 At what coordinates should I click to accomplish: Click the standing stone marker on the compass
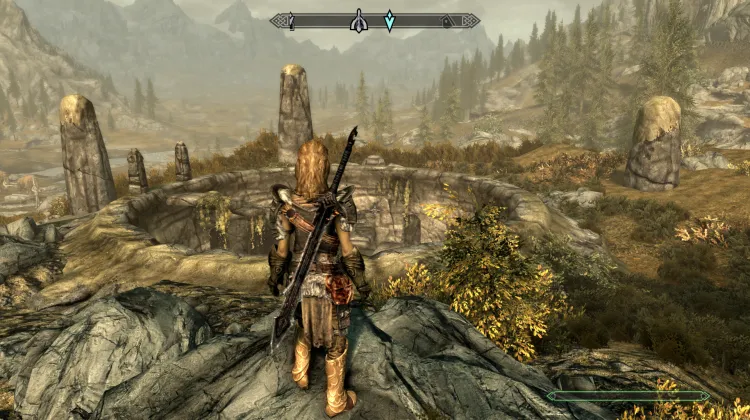[x=357, y=20]
